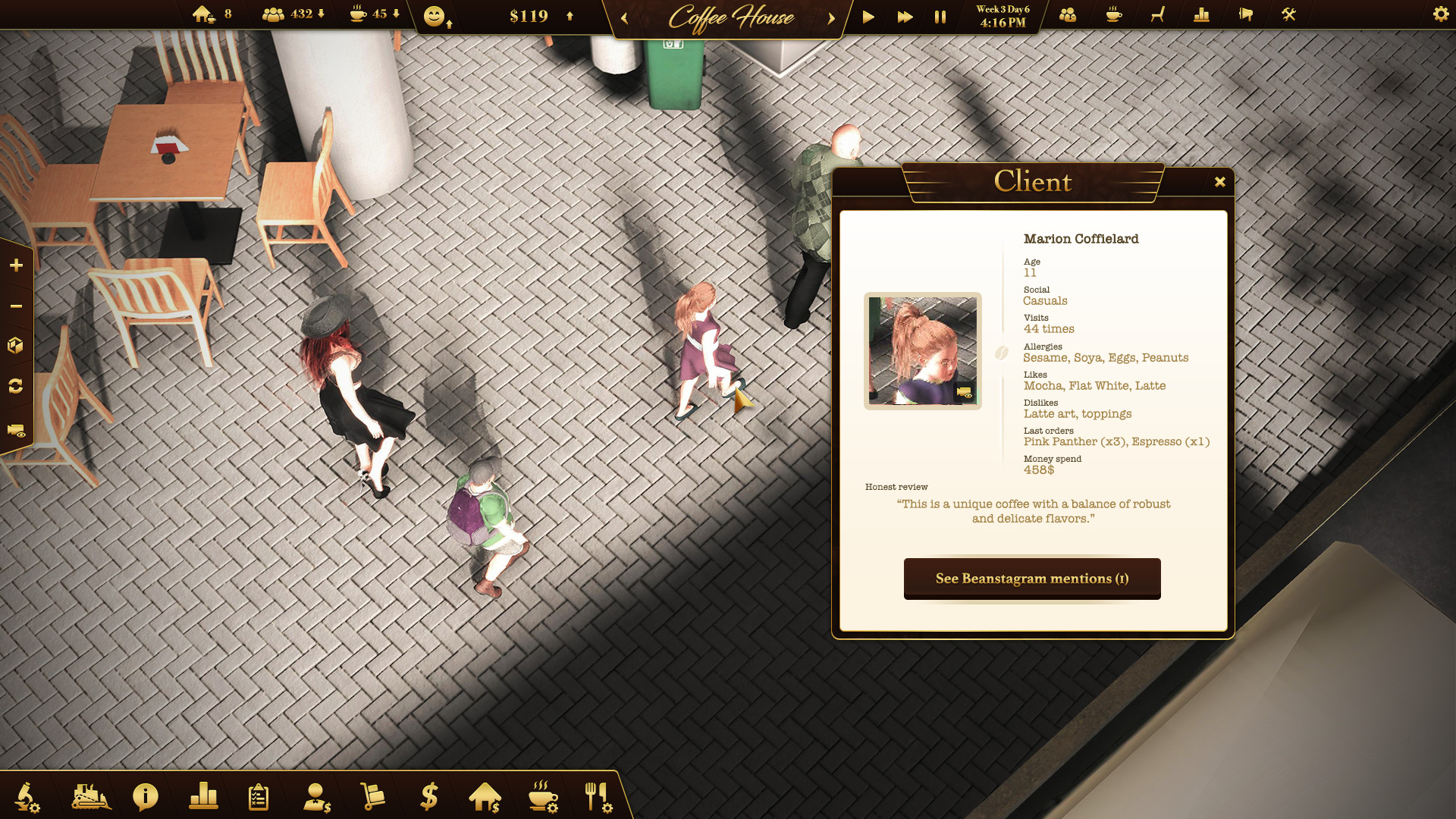Open the house upgrade icon with dollar
The height and width of the screenshot is (819, 1456).
[x=486, y=796]
